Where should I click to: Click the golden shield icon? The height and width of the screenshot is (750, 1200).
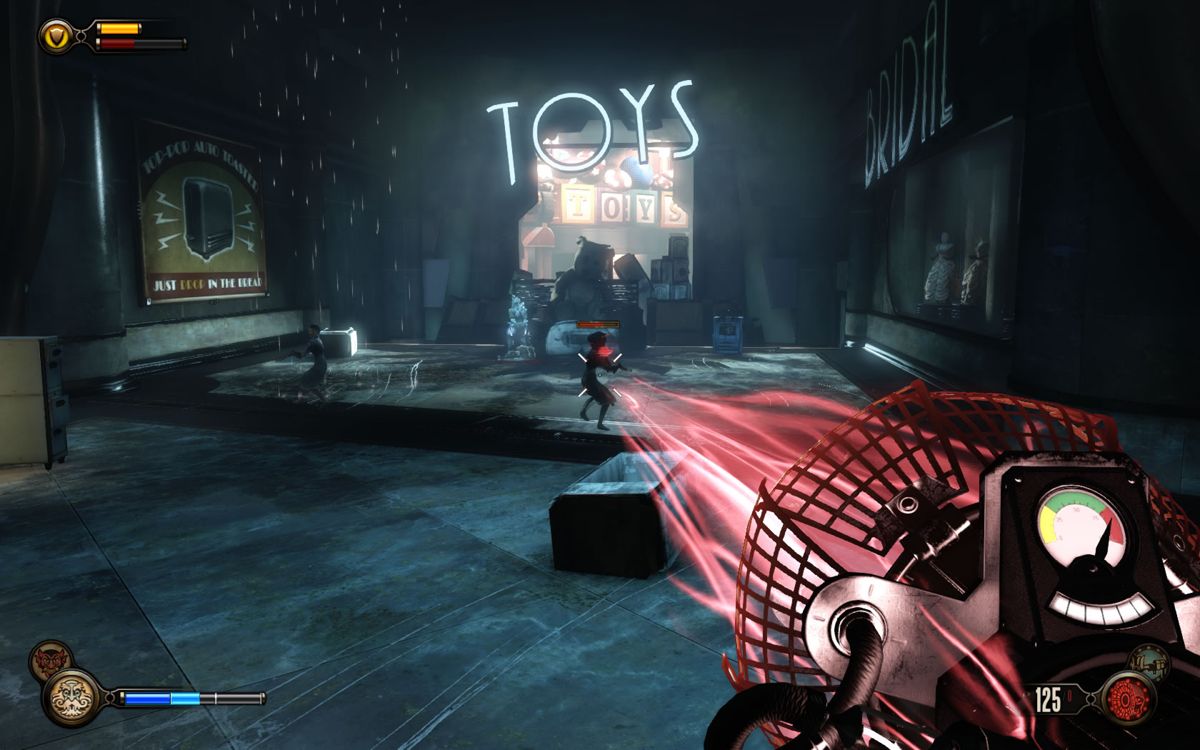pos(56,36)
